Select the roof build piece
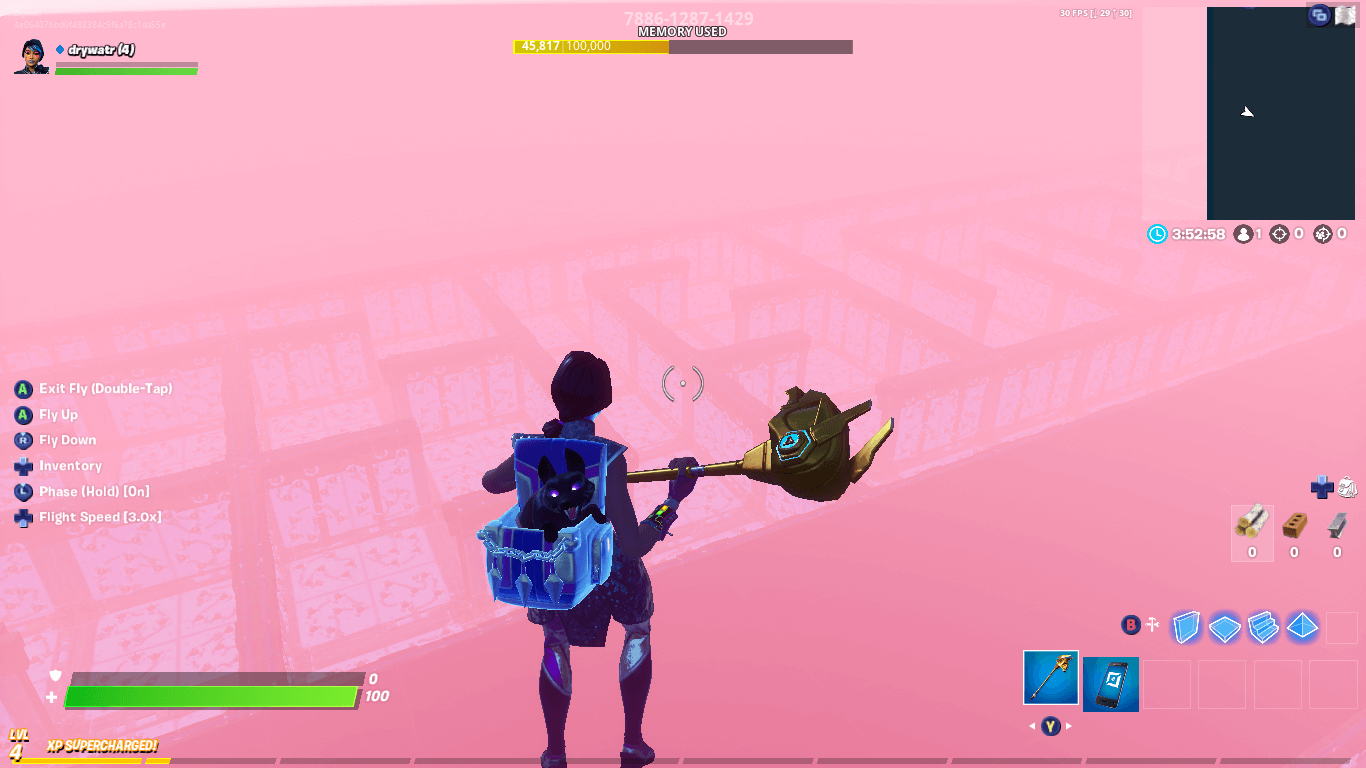The width and height of the screenshot is (1366, 768). [x=1301, y=625]
